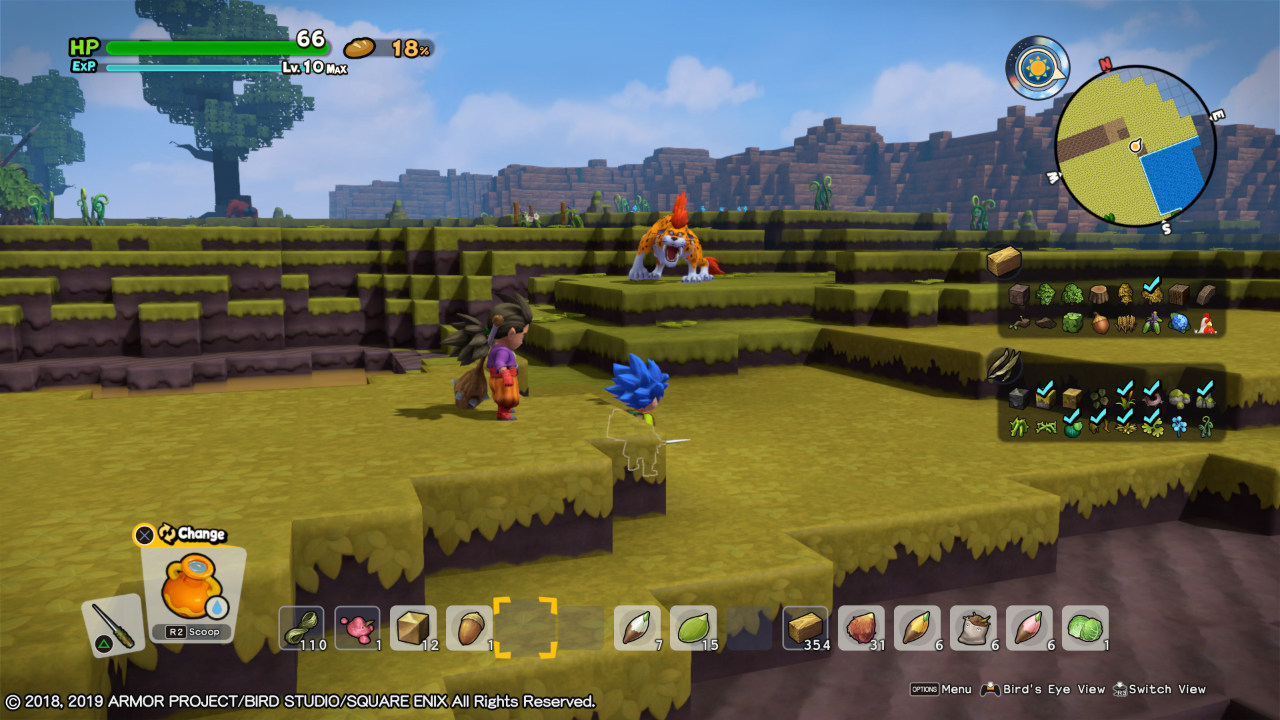The width and height of the screenshot is (1280, 720).
Task: Click the sun time-of-day icon
Action: (x=1037, y=67)
